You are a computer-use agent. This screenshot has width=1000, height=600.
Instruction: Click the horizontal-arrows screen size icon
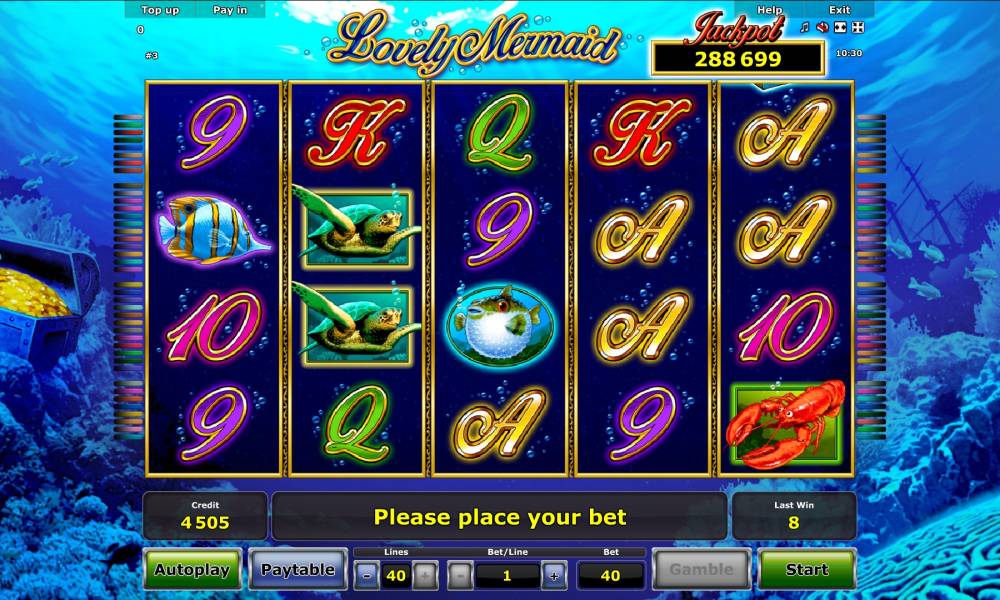839,28
